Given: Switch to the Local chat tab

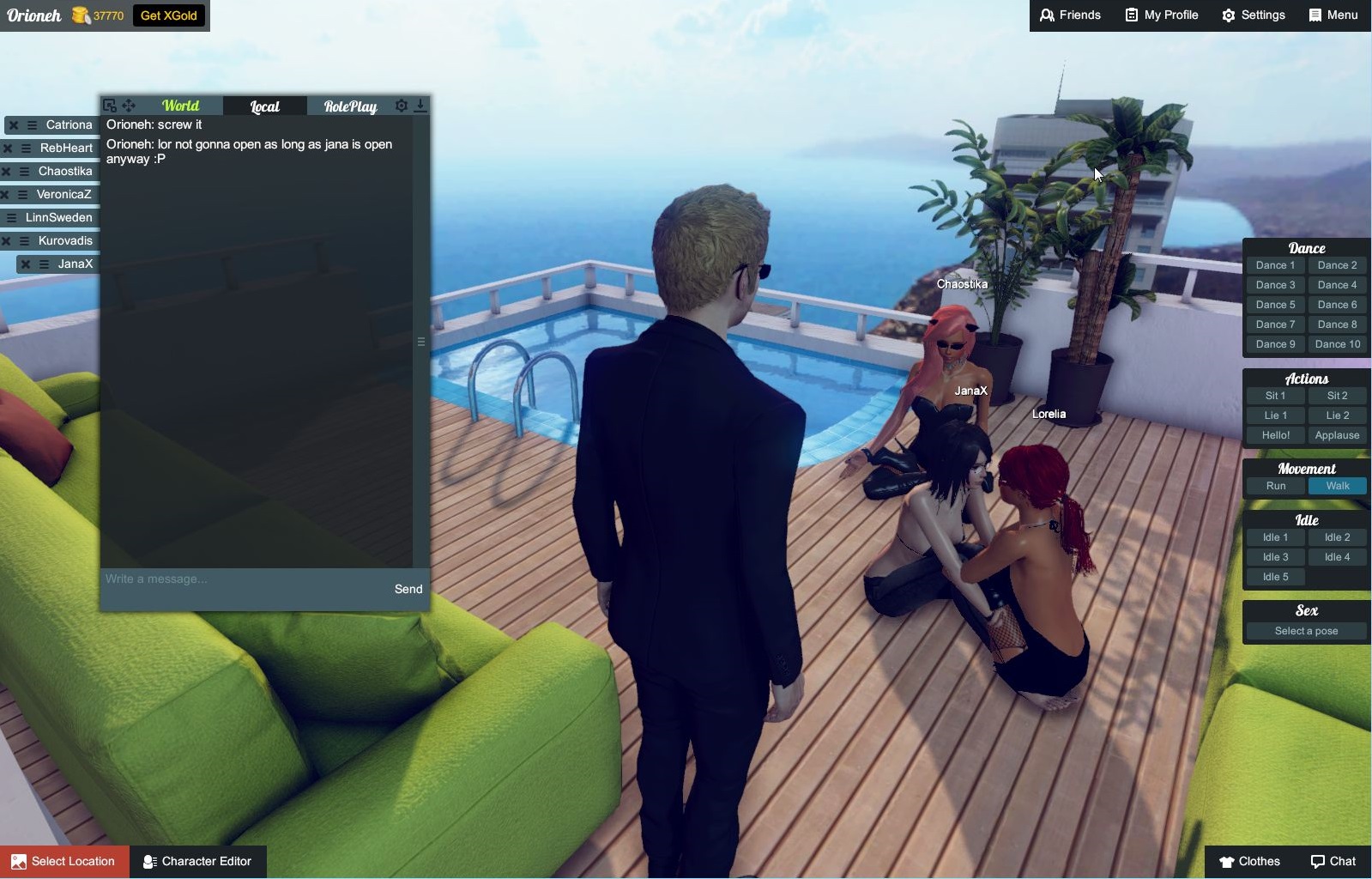Looking at the screenshot, I should (x=263, y=106).
